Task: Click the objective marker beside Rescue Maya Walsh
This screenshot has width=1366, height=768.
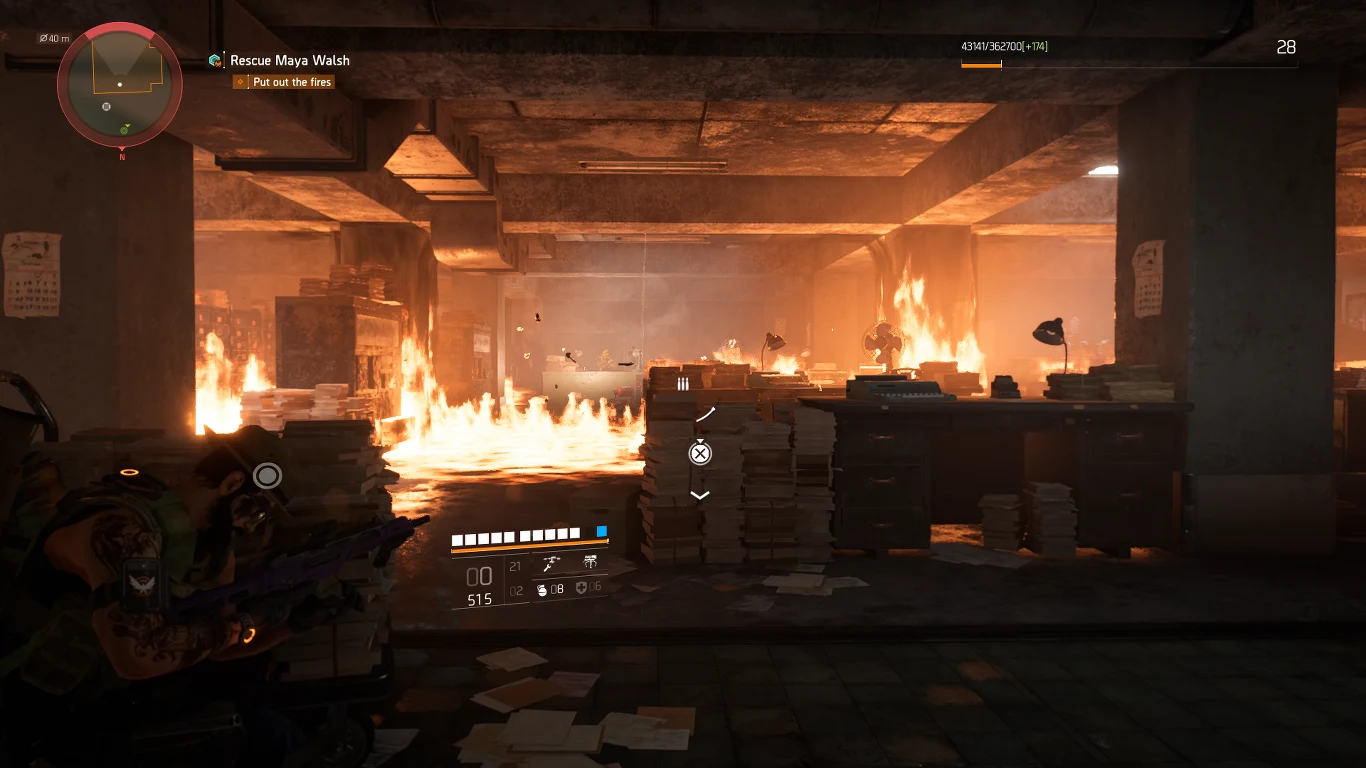Action: click(214, 60)
